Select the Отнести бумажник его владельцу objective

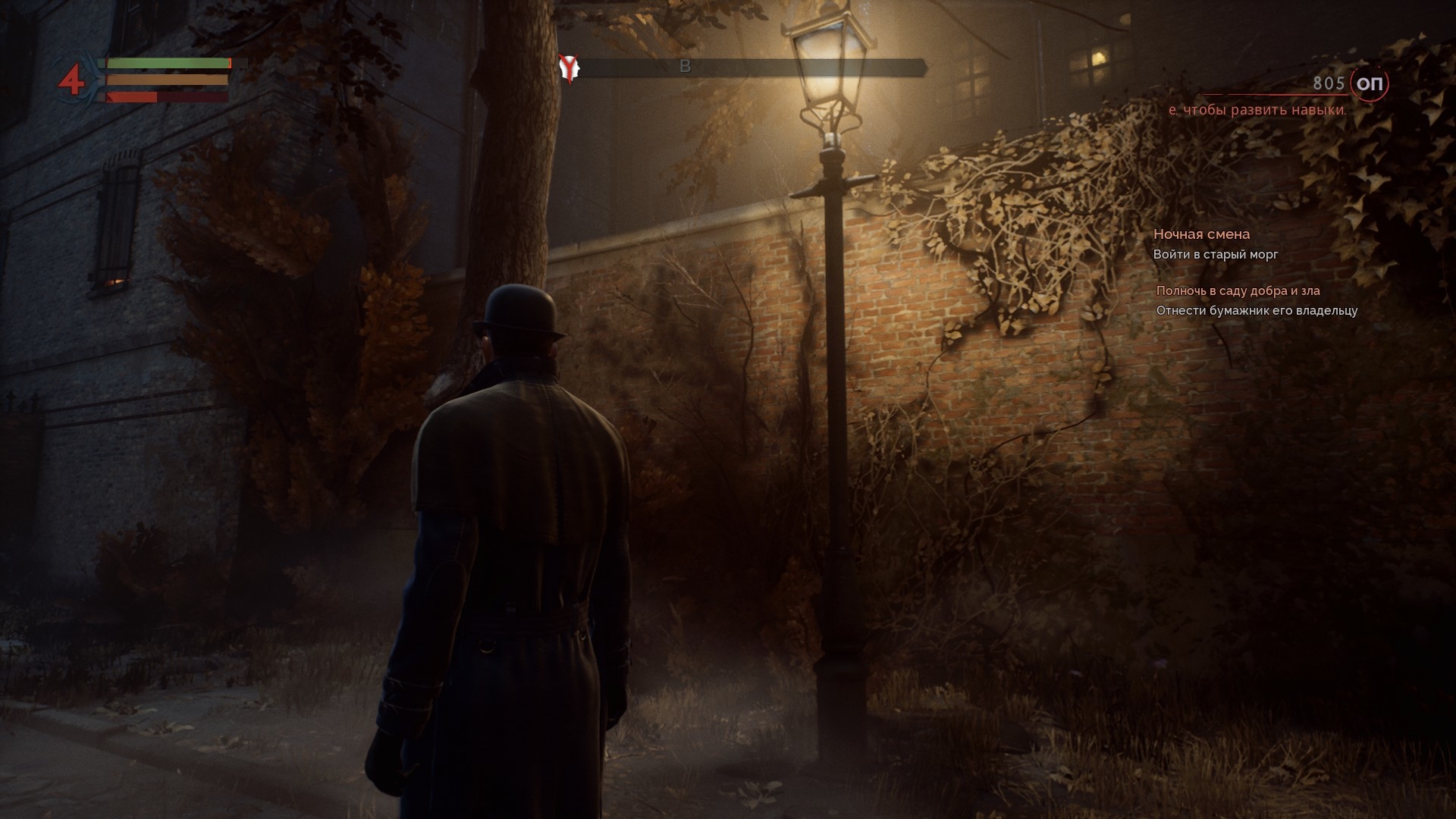[x=1260, y=310]
